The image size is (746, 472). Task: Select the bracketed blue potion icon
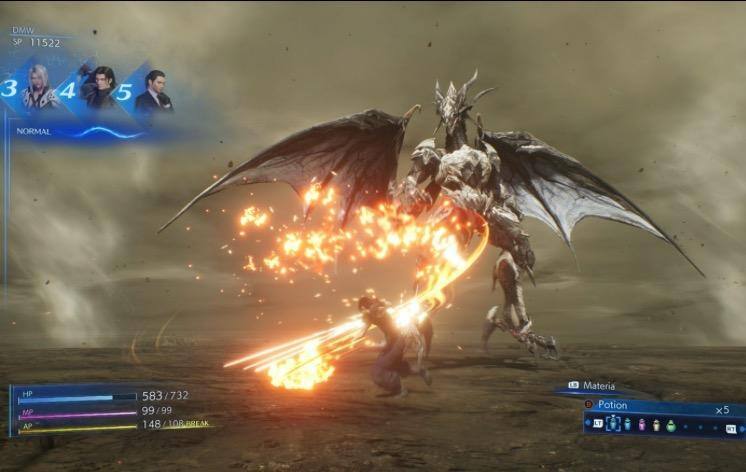(613, 424)
